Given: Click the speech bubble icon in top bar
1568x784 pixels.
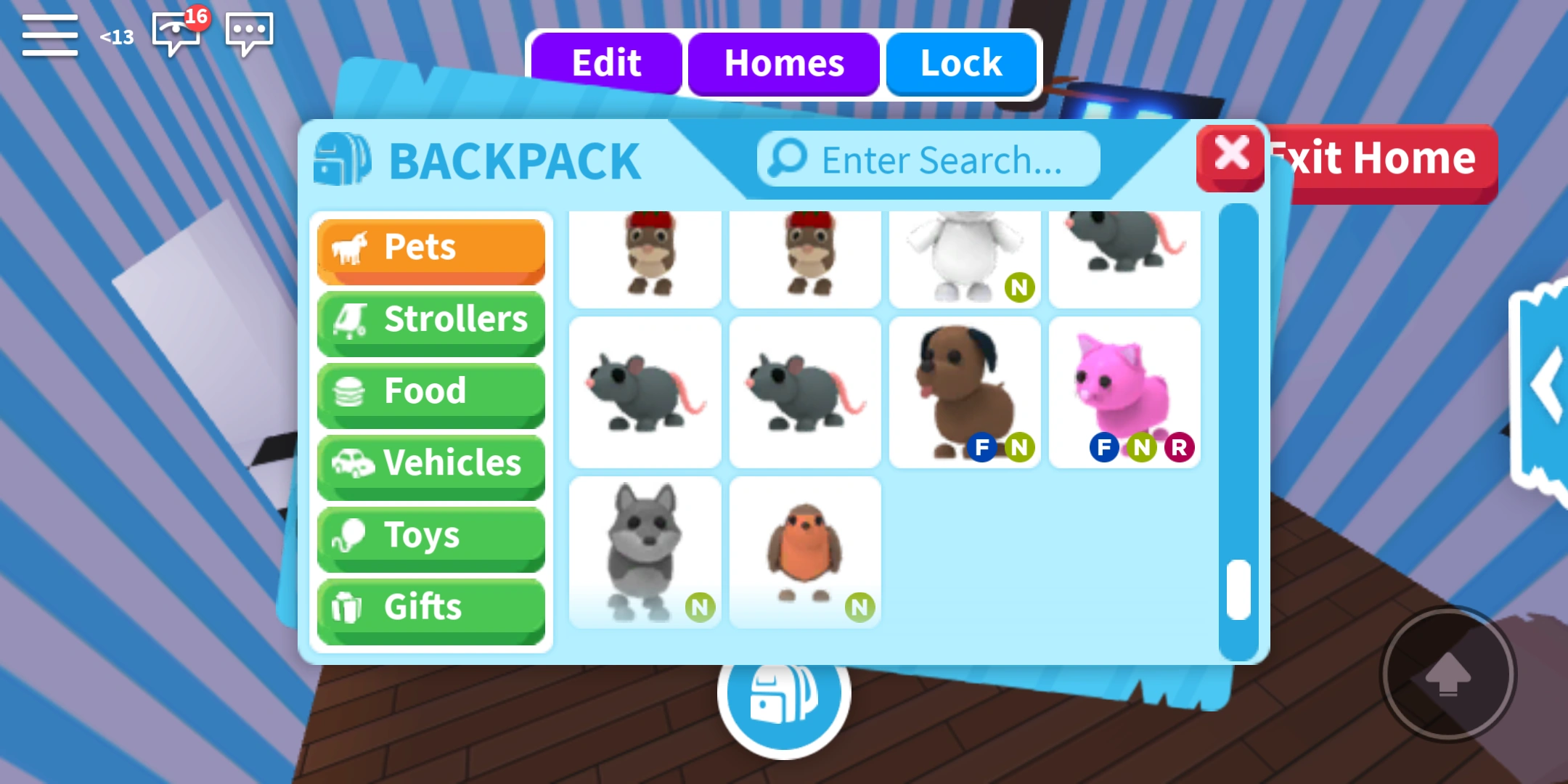Looking at the screenshot, I should tap(250, 33).
